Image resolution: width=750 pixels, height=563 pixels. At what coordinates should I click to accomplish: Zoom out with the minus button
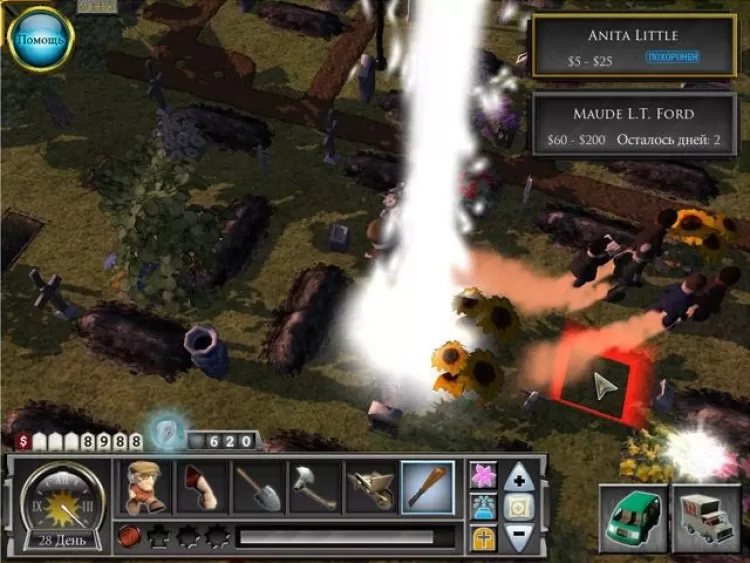click(x=518, y=536)
